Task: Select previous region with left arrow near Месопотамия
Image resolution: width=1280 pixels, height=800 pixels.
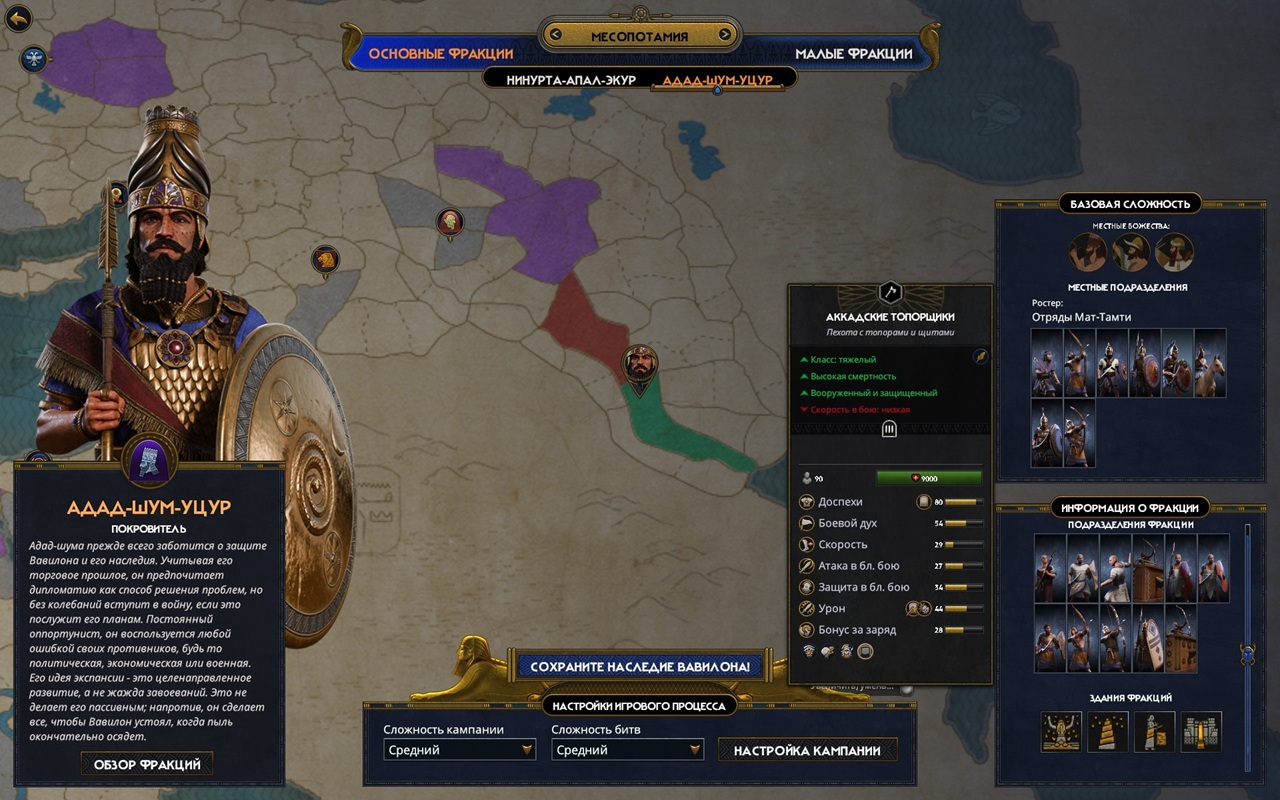Action: pos(557,36)
